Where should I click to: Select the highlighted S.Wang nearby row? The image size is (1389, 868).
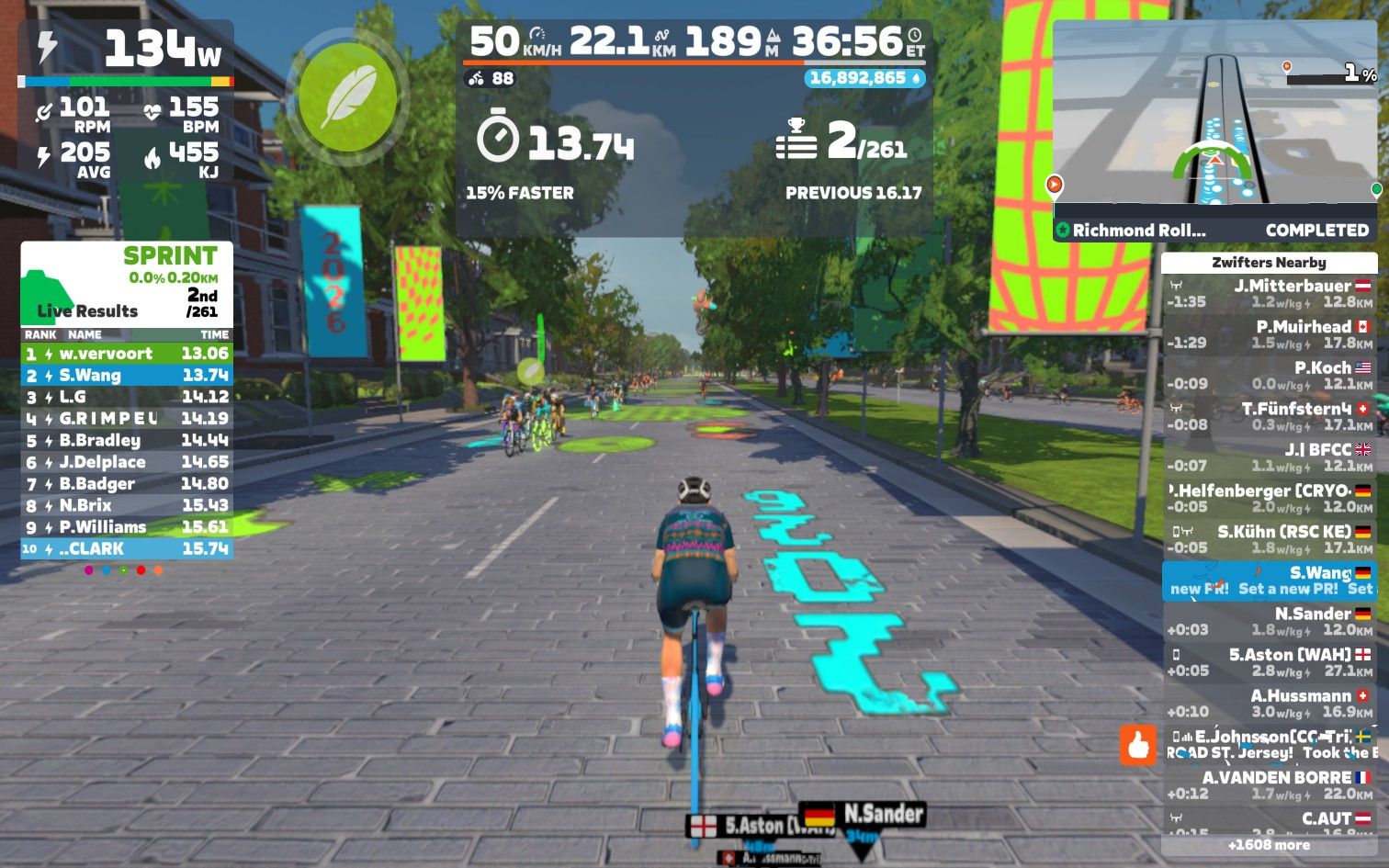coord(1269,581)
